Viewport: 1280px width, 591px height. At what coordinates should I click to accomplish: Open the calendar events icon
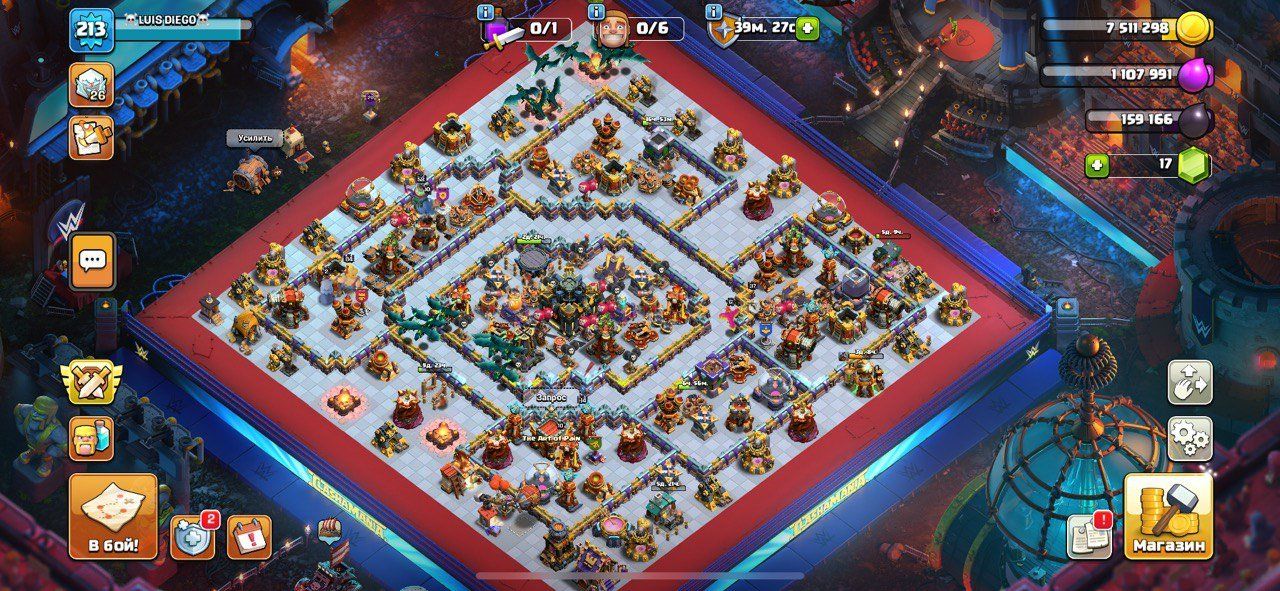click(249, 537)
